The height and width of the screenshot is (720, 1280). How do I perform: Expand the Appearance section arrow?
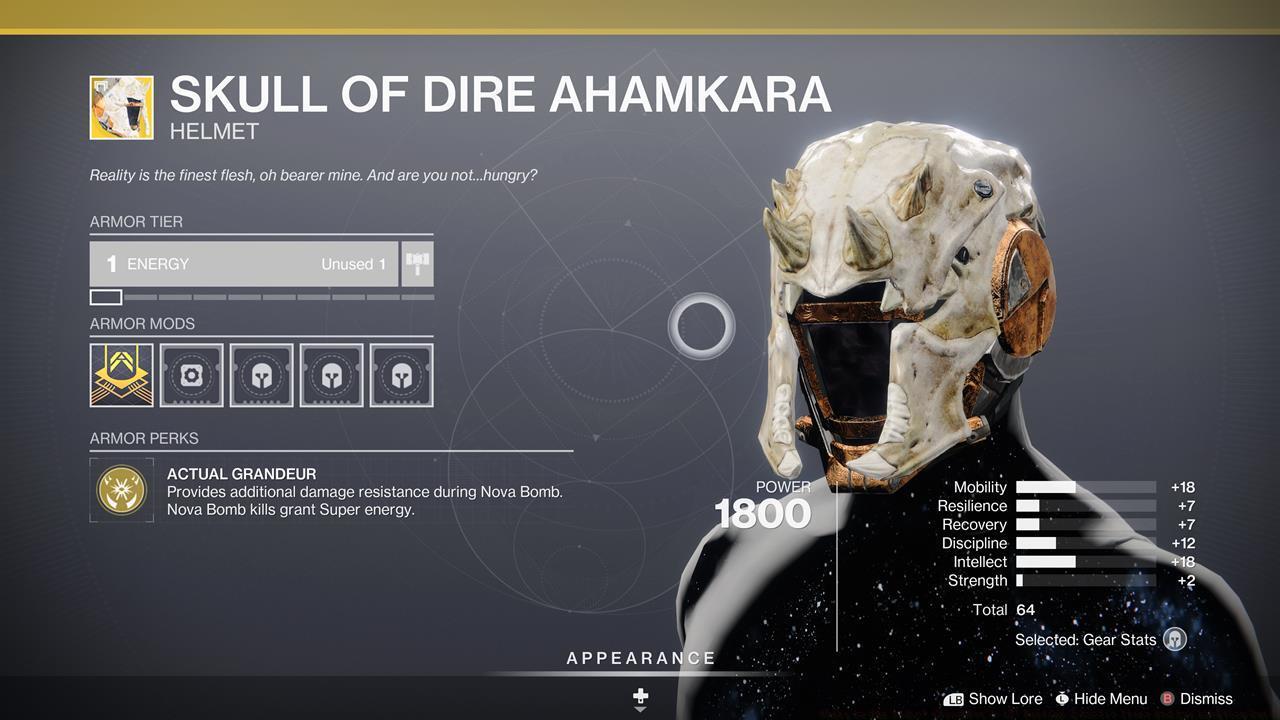tap(639, 708)
